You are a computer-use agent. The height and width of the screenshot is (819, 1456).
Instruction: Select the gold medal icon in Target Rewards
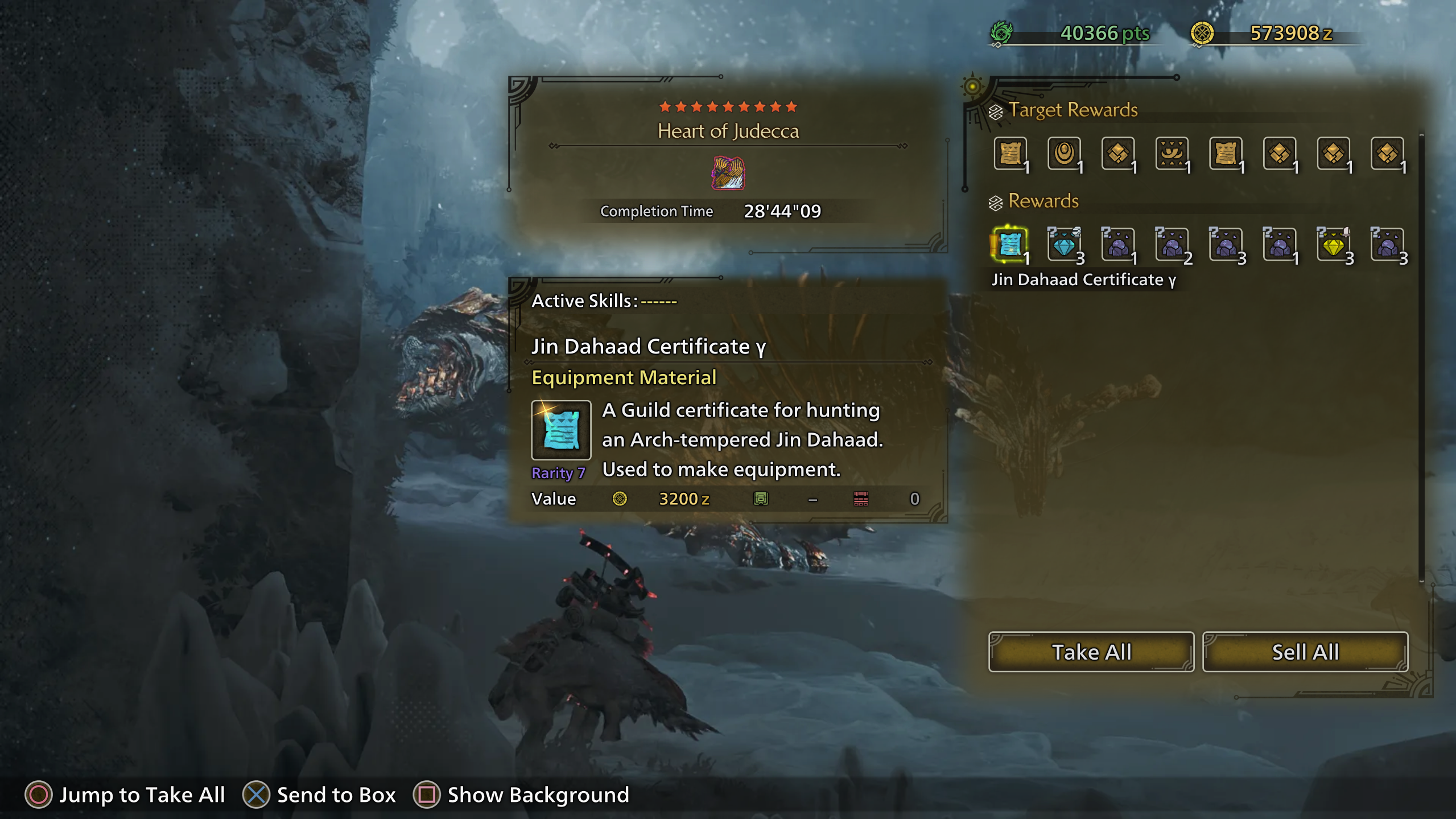(x=1064, y=154)
